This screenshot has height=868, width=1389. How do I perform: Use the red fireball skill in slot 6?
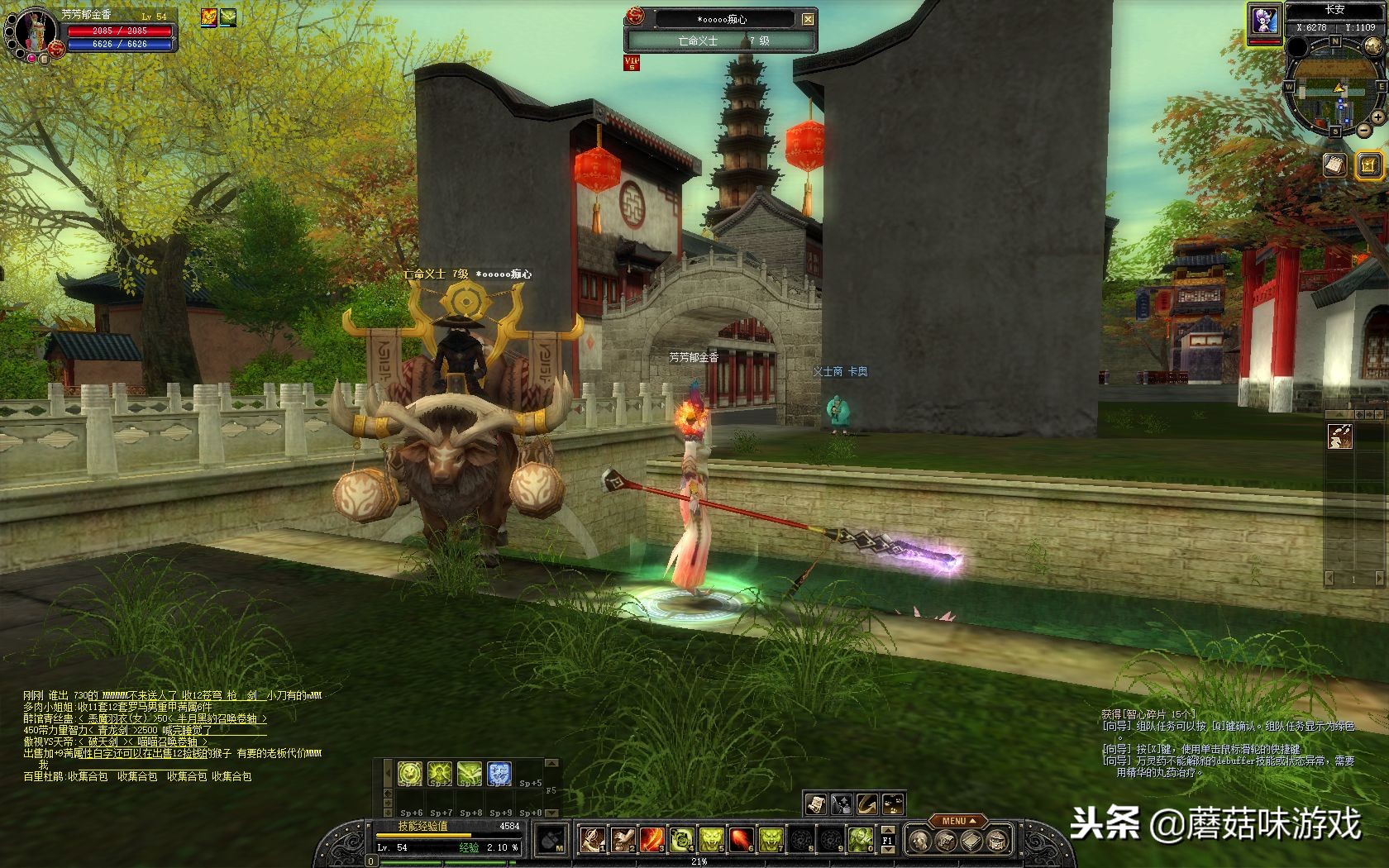[x=742, y=840]
